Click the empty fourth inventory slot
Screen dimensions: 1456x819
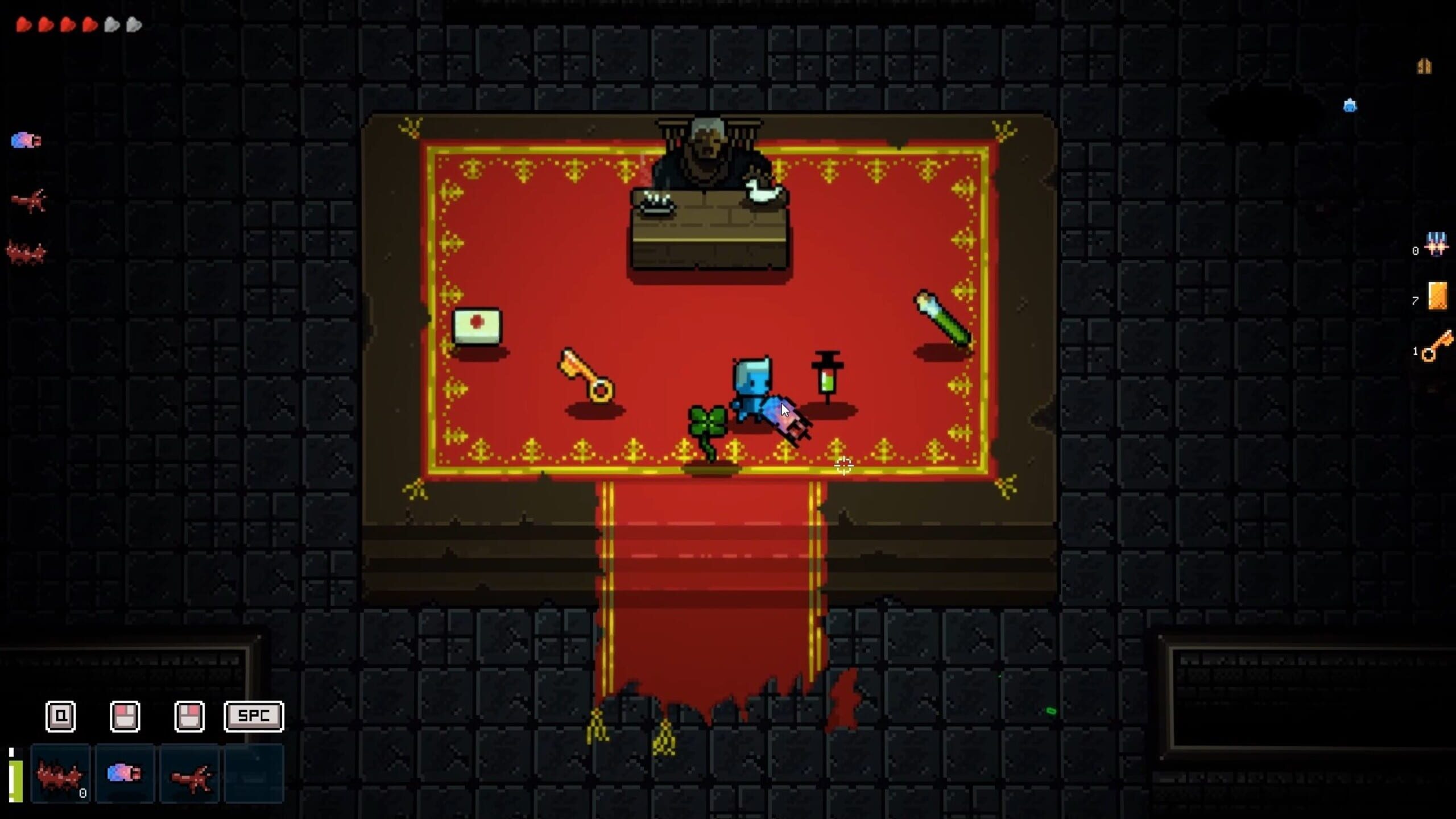(254, 773)
